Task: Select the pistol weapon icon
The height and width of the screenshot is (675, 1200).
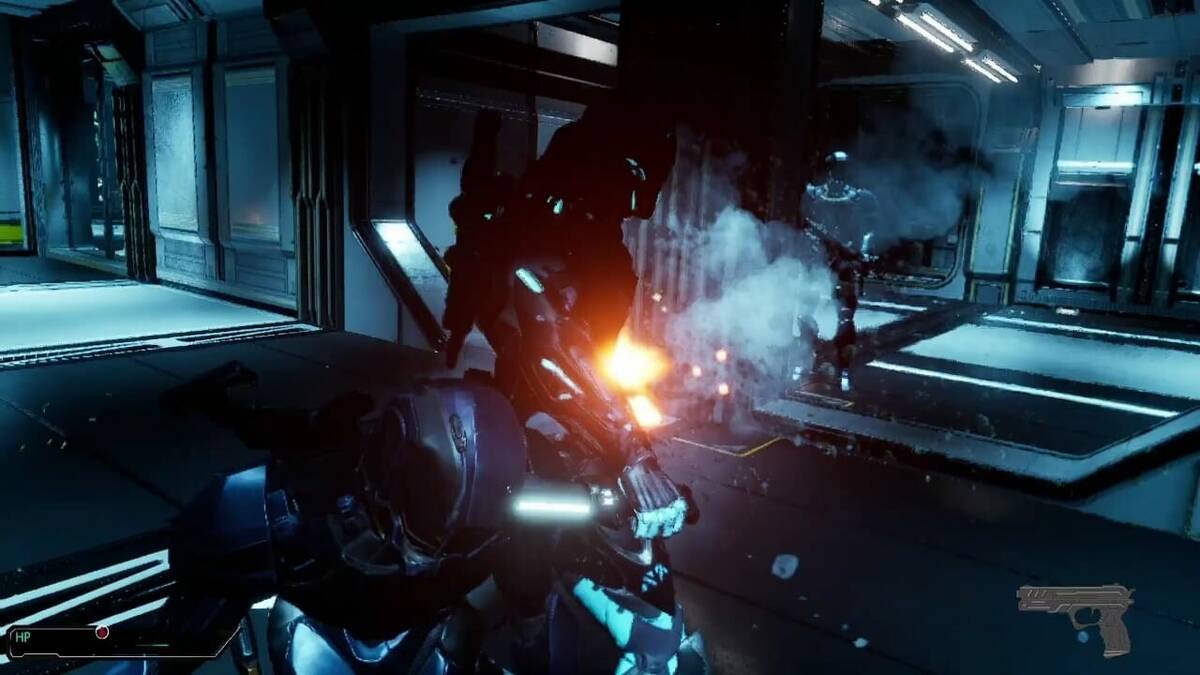Action: click(1074, 613)
